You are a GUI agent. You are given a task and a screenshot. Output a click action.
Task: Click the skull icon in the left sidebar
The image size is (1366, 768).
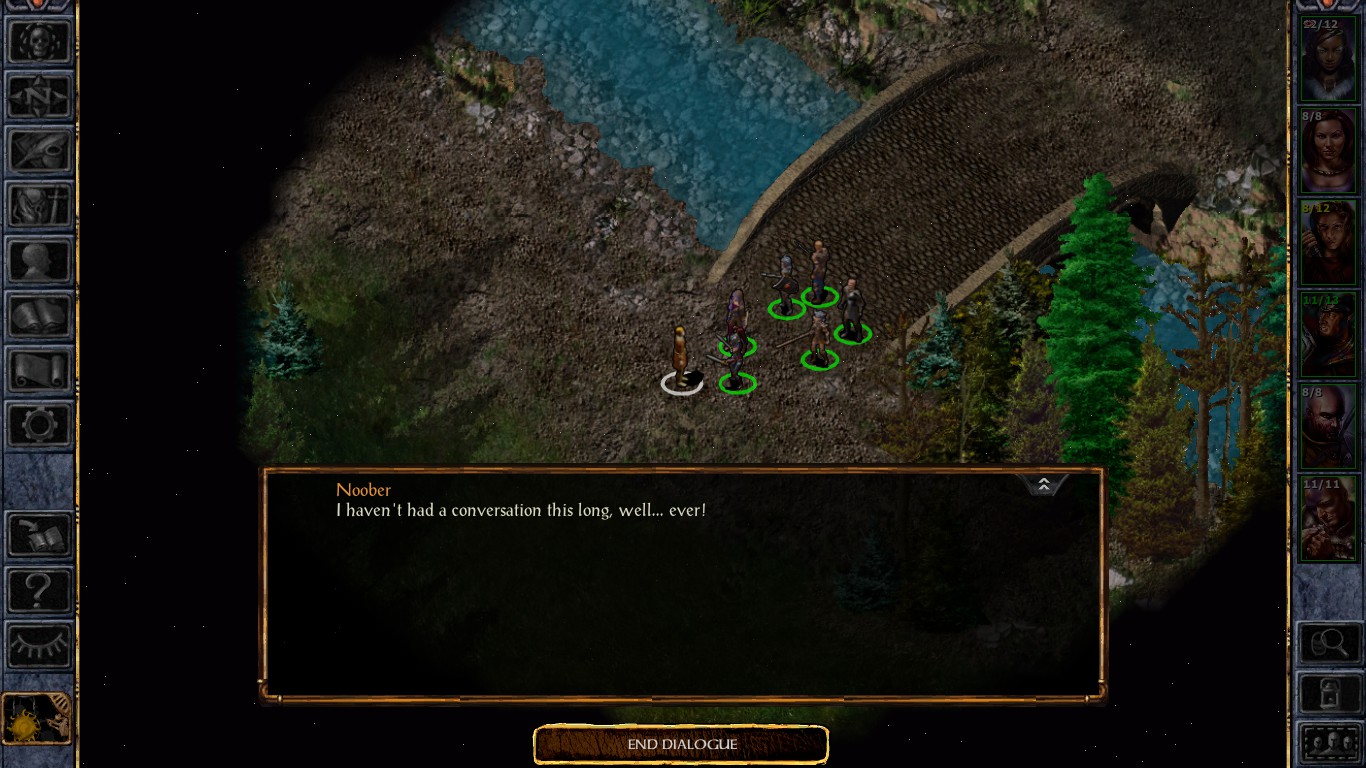(39, 41)
